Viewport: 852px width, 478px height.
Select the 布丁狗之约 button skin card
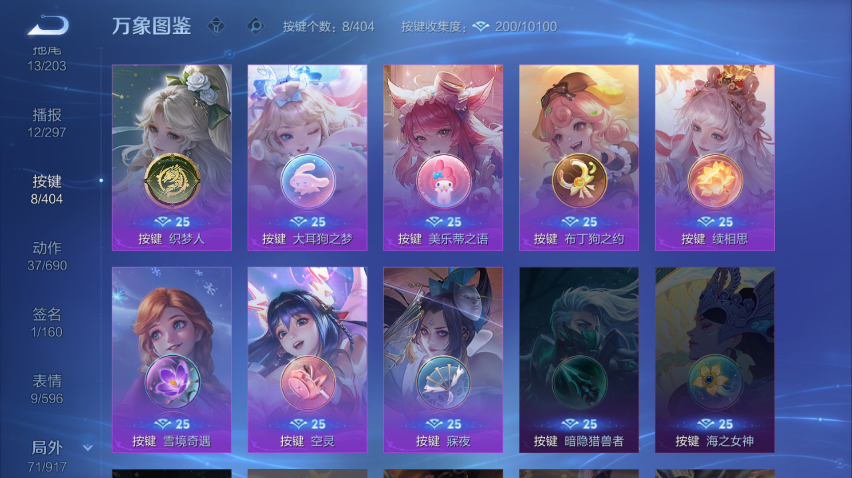click(579, 157)
